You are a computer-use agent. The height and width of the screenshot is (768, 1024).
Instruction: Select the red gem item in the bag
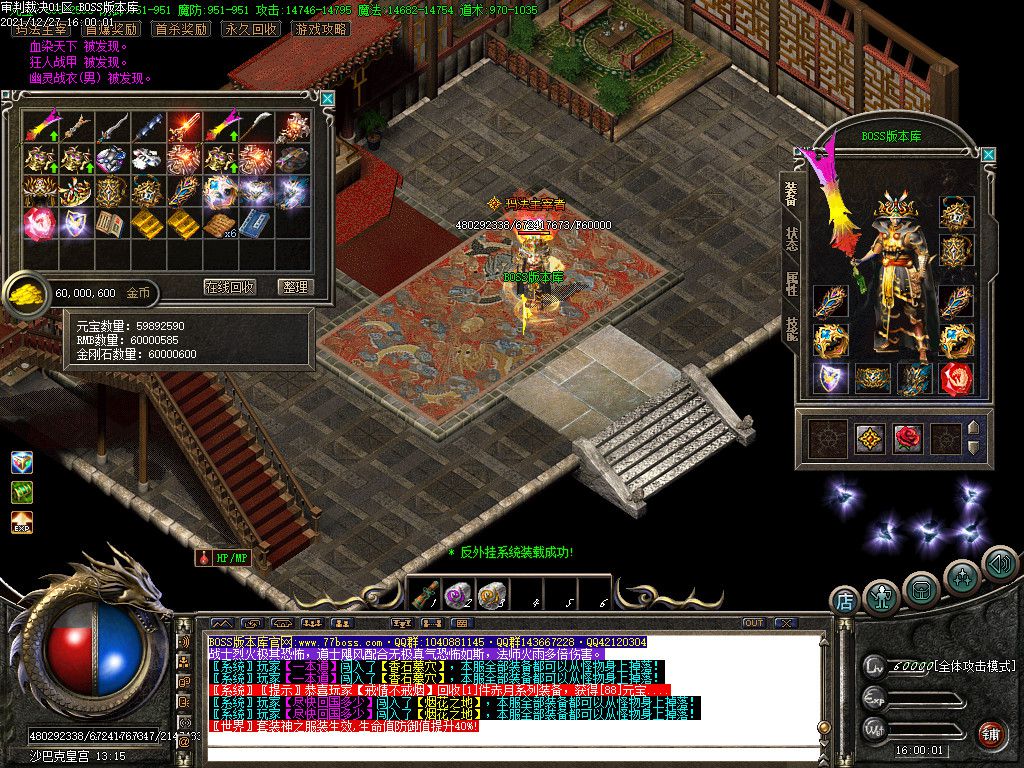[x=40, y=222]
